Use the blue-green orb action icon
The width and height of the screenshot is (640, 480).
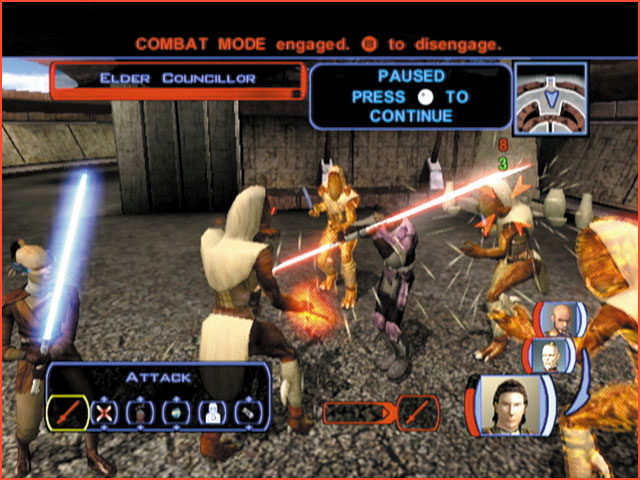tap(177, 411)
